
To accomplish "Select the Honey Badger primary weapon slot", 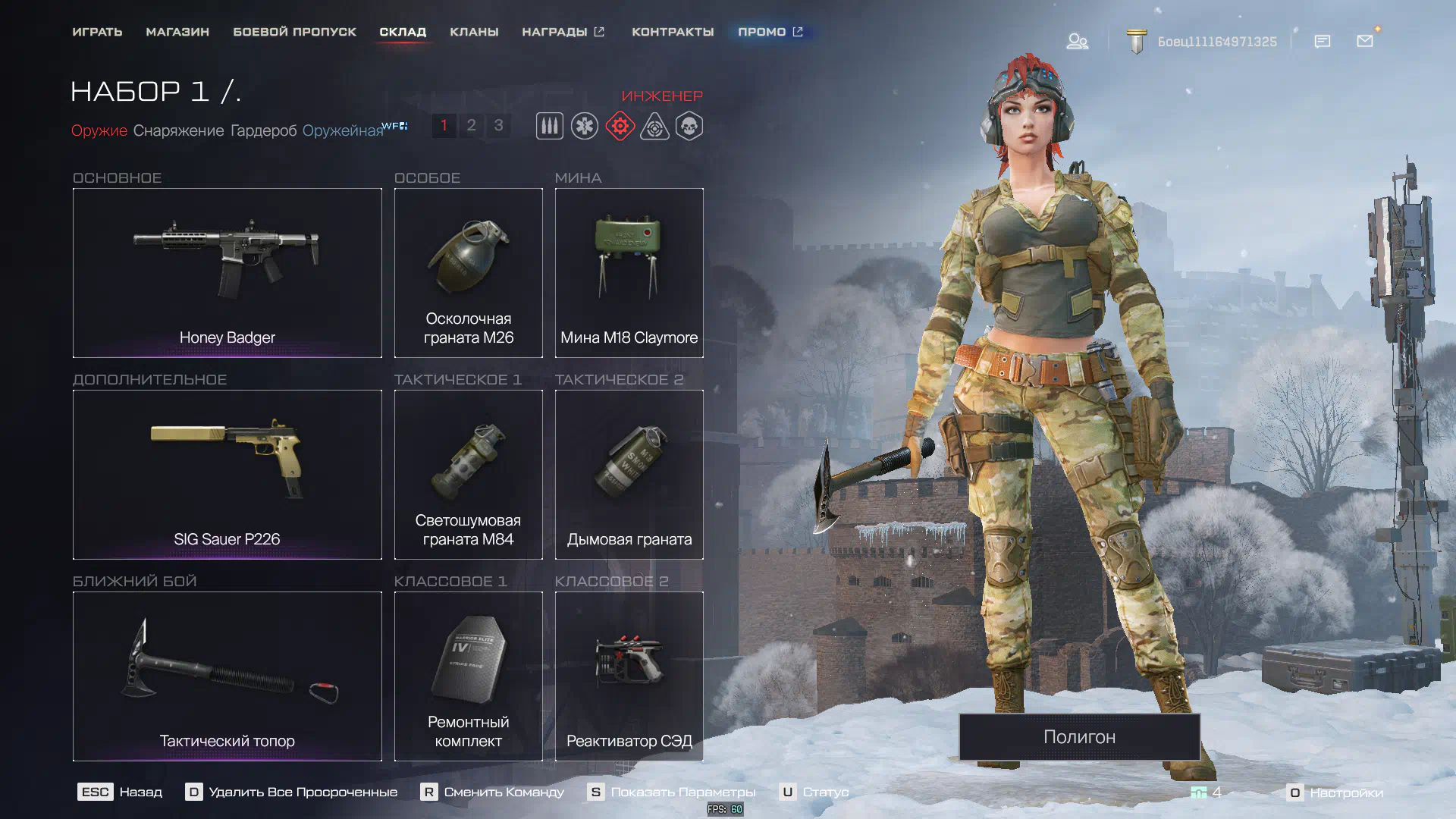I will click(x=227, y=272).
